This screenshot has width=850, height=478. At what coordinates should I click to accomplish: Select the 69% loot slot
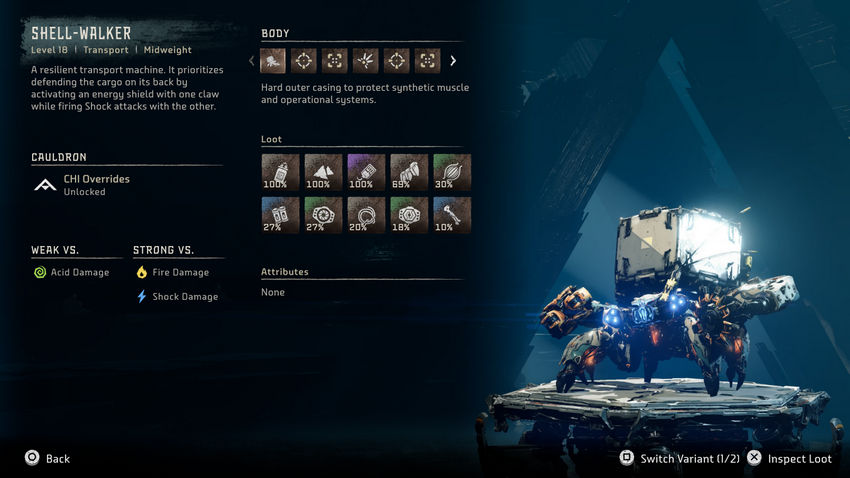(408, 172)
